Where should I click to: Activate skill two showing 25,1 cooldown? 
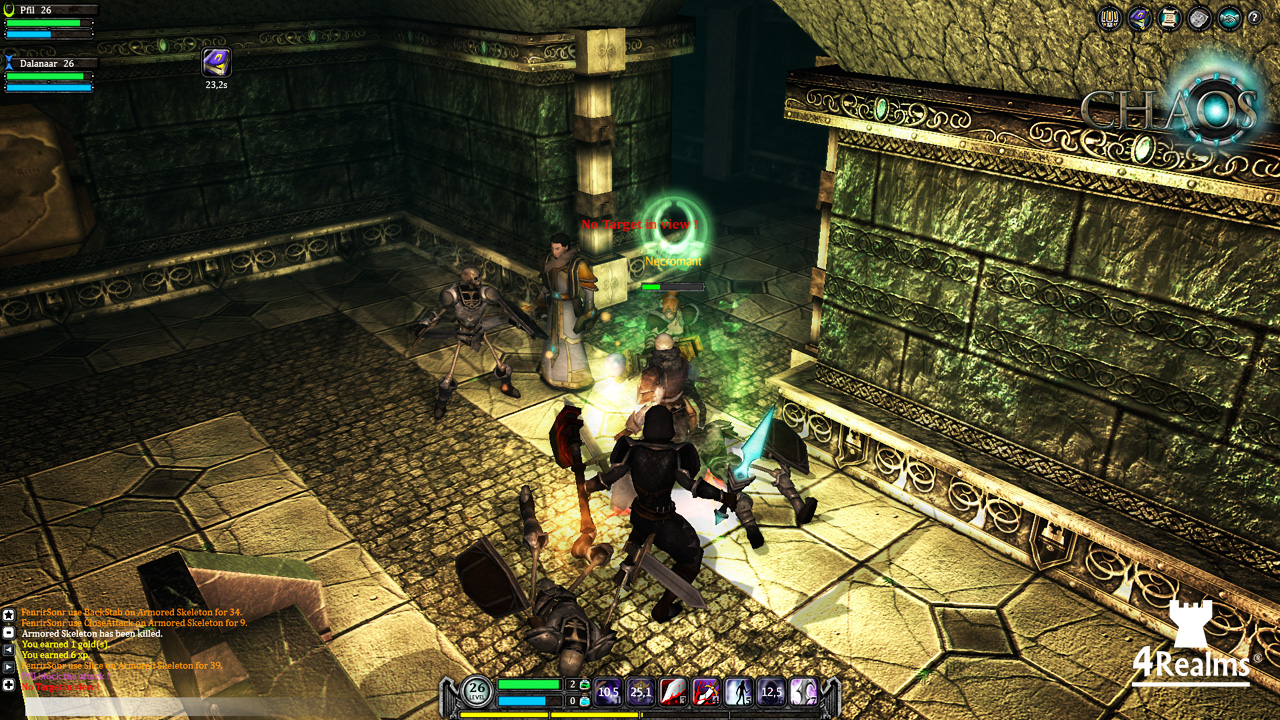point(641,692)
